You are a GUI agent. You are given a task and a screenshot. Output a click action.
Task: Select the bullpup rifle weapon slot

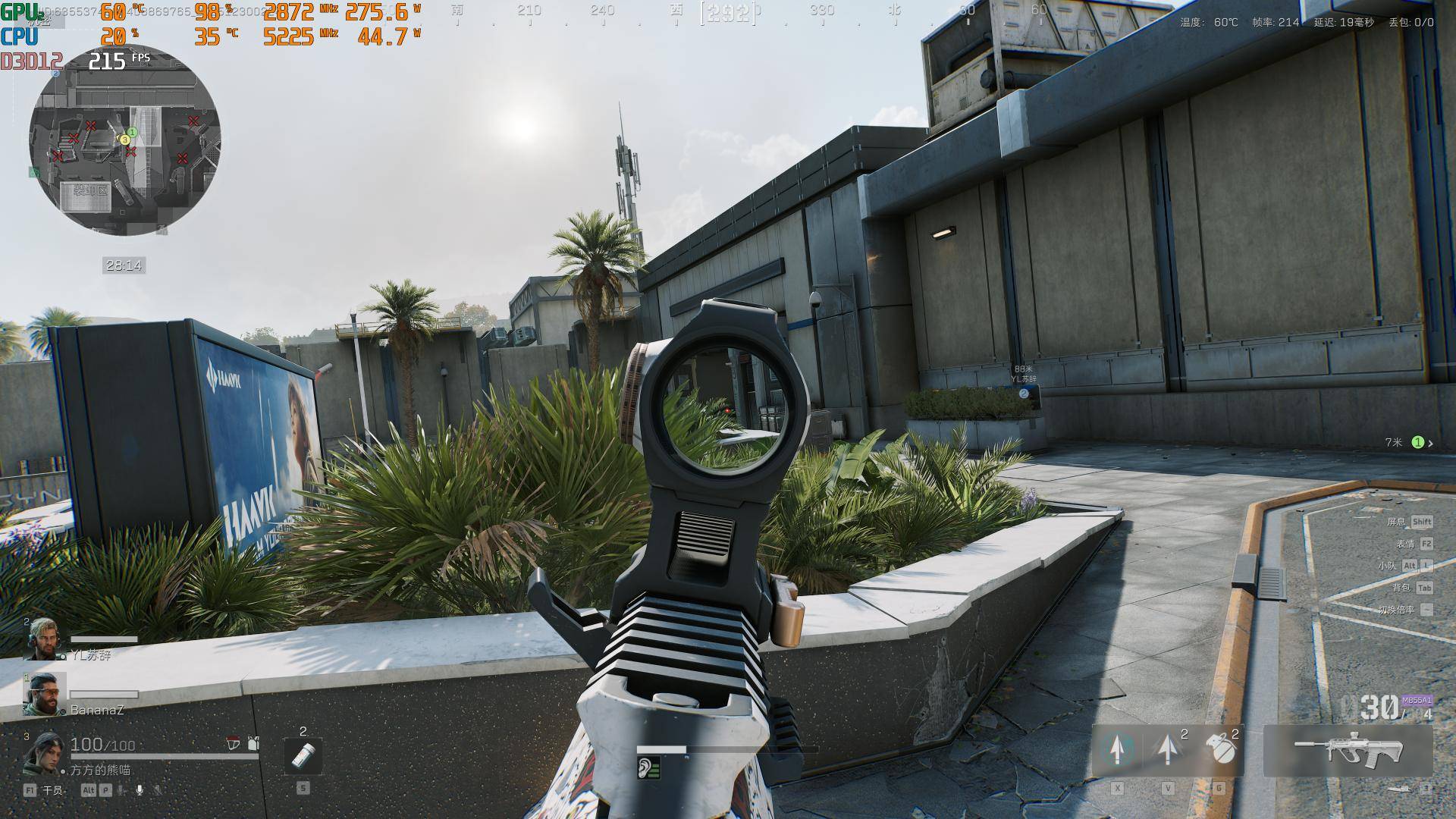click(1348, 751)
